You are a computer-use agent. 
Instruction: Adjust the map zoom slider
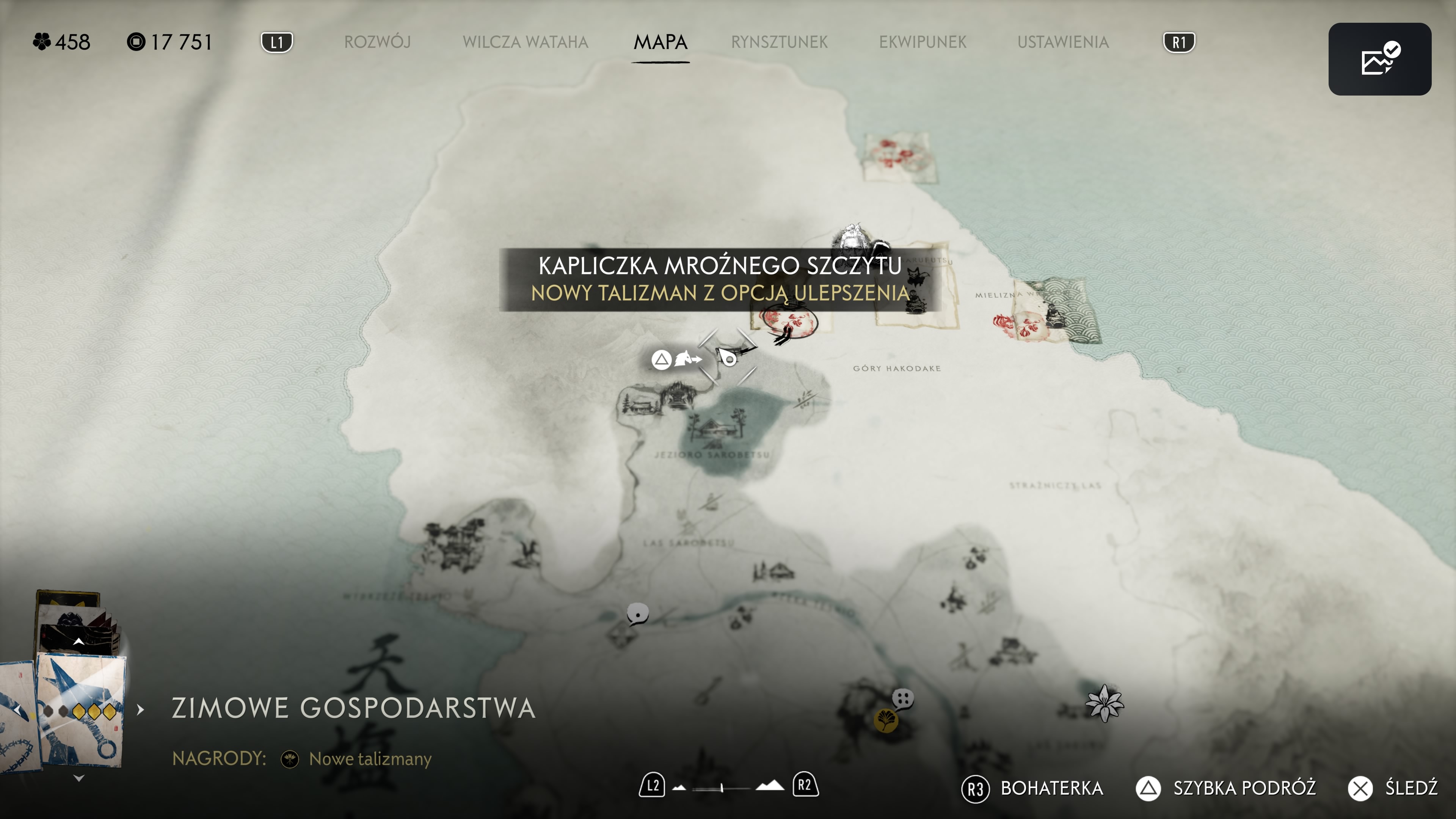pyautogui.click(x=722, y=788)
